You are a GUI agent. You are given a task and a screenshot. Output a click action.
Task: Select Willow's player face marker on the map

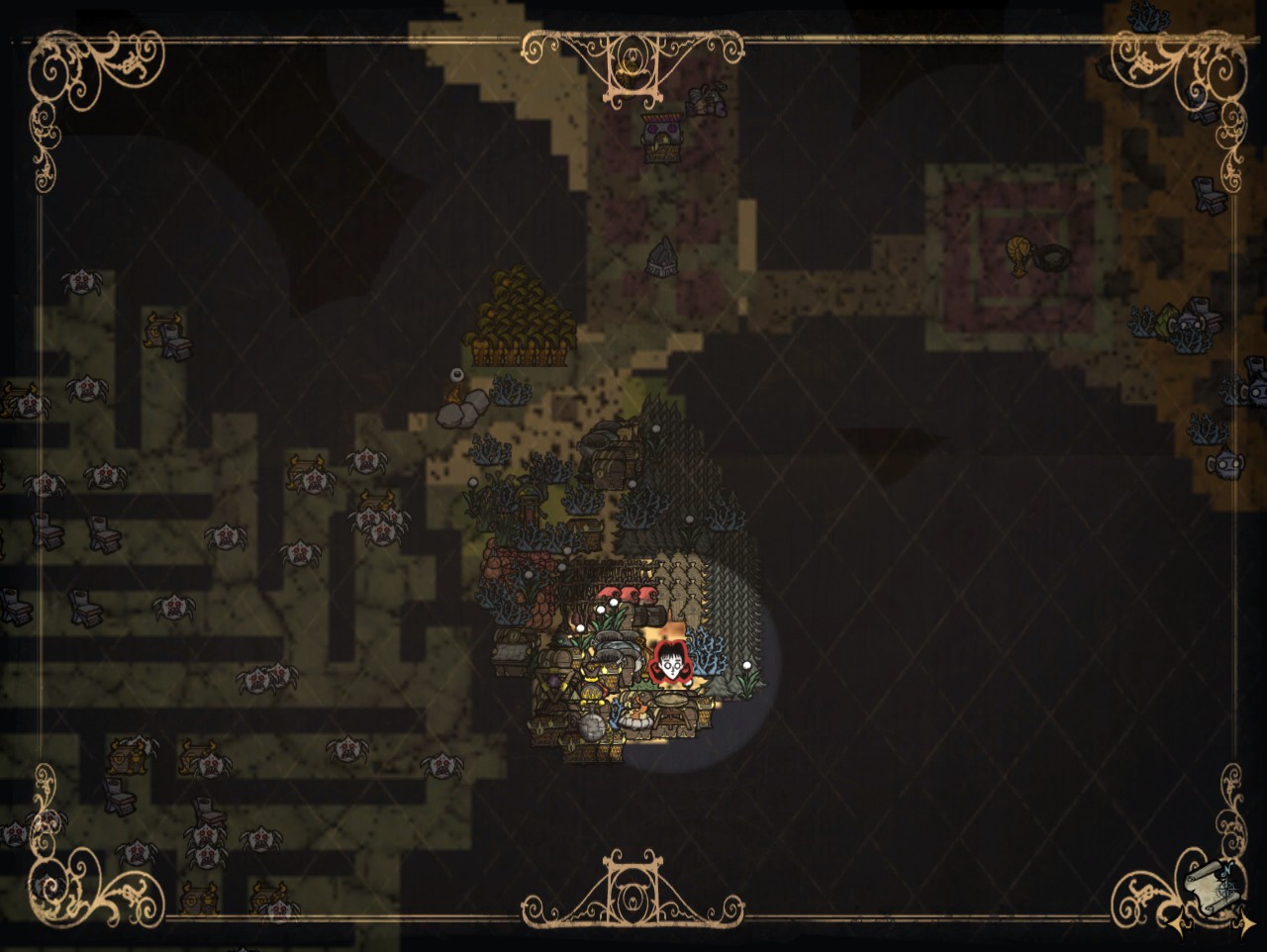[672, 663]
